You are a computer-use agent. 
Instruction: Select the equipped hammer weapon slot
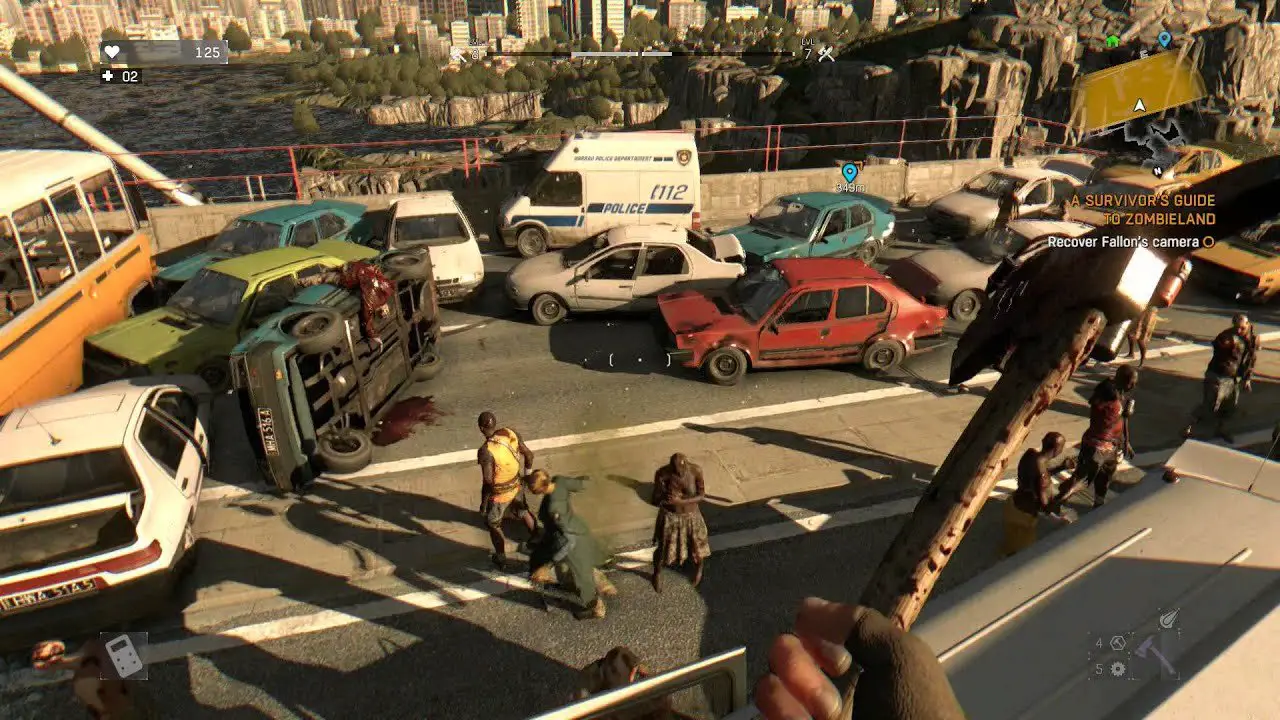pos(1155,655)
